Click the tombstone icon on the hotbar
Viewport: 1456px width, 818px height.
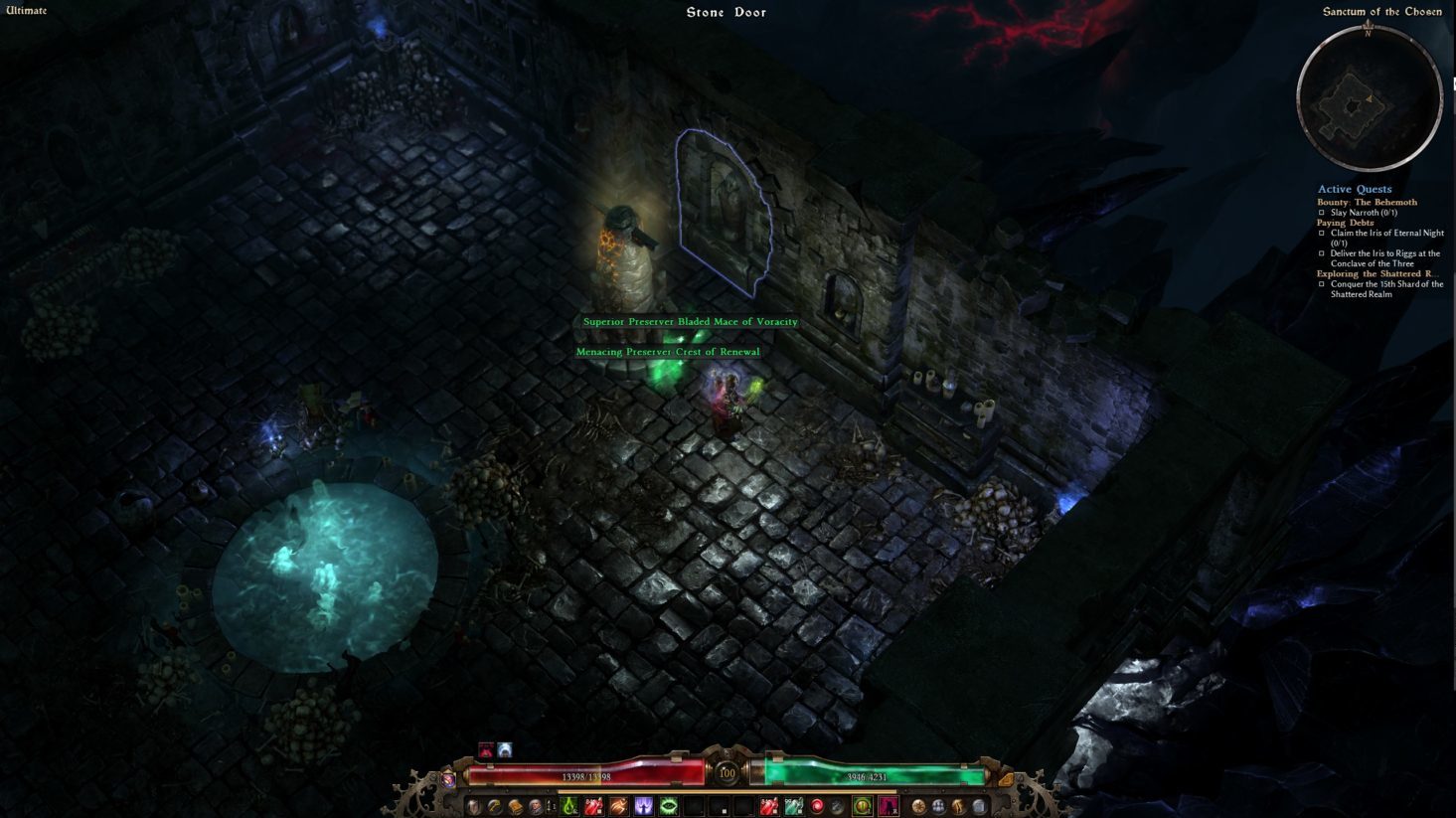979,806
